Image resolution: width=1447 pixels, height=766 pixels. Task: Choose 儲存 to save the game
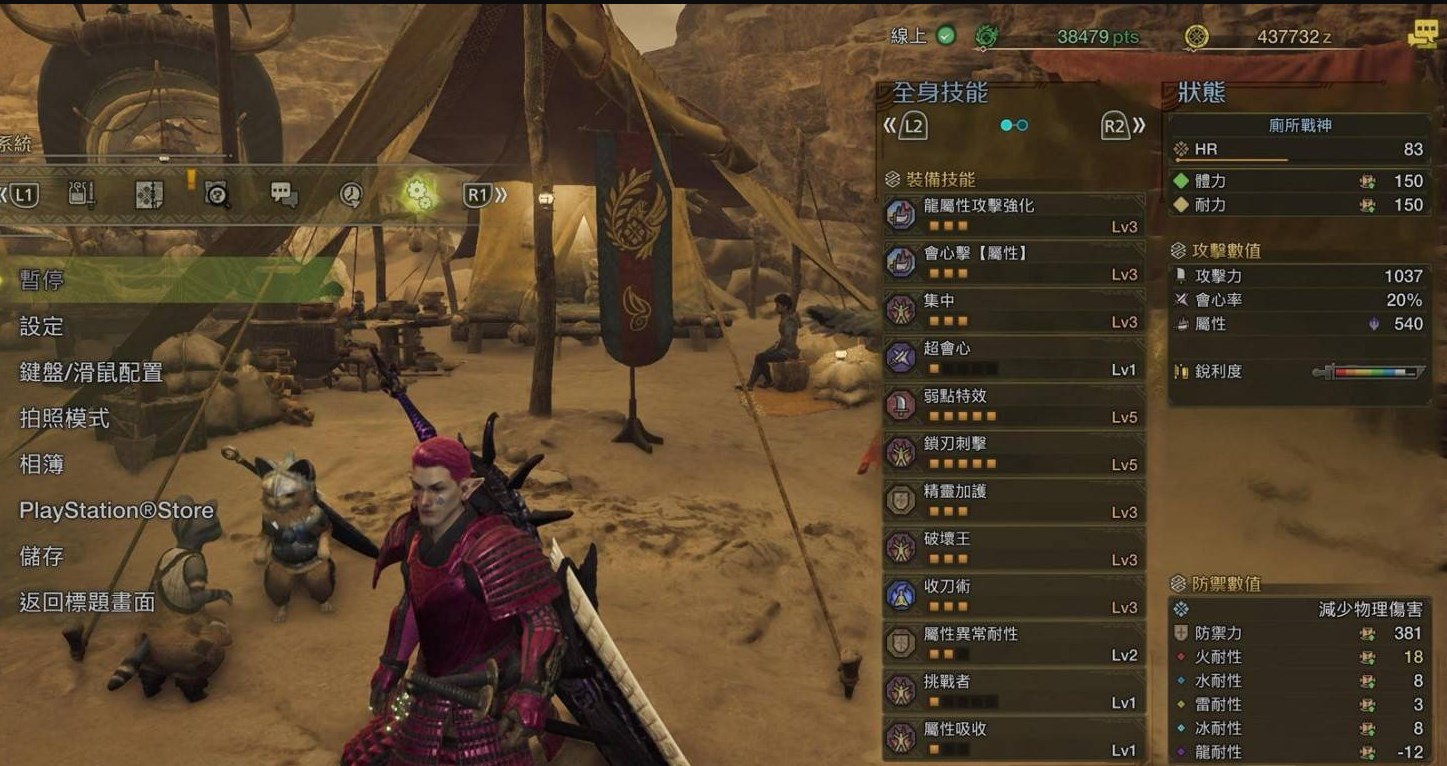point(42,557)
